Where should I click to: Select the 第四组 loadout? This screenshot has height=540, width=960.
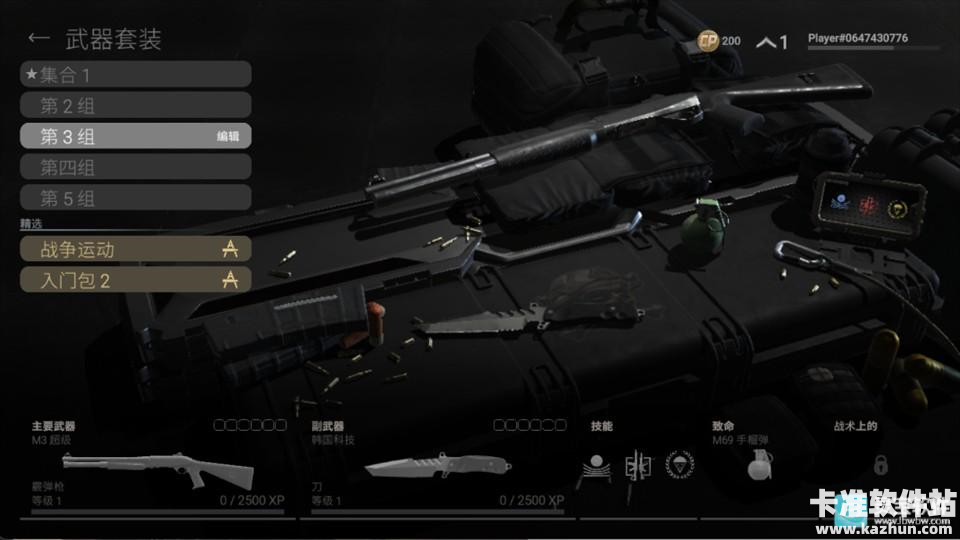point(135,167)
